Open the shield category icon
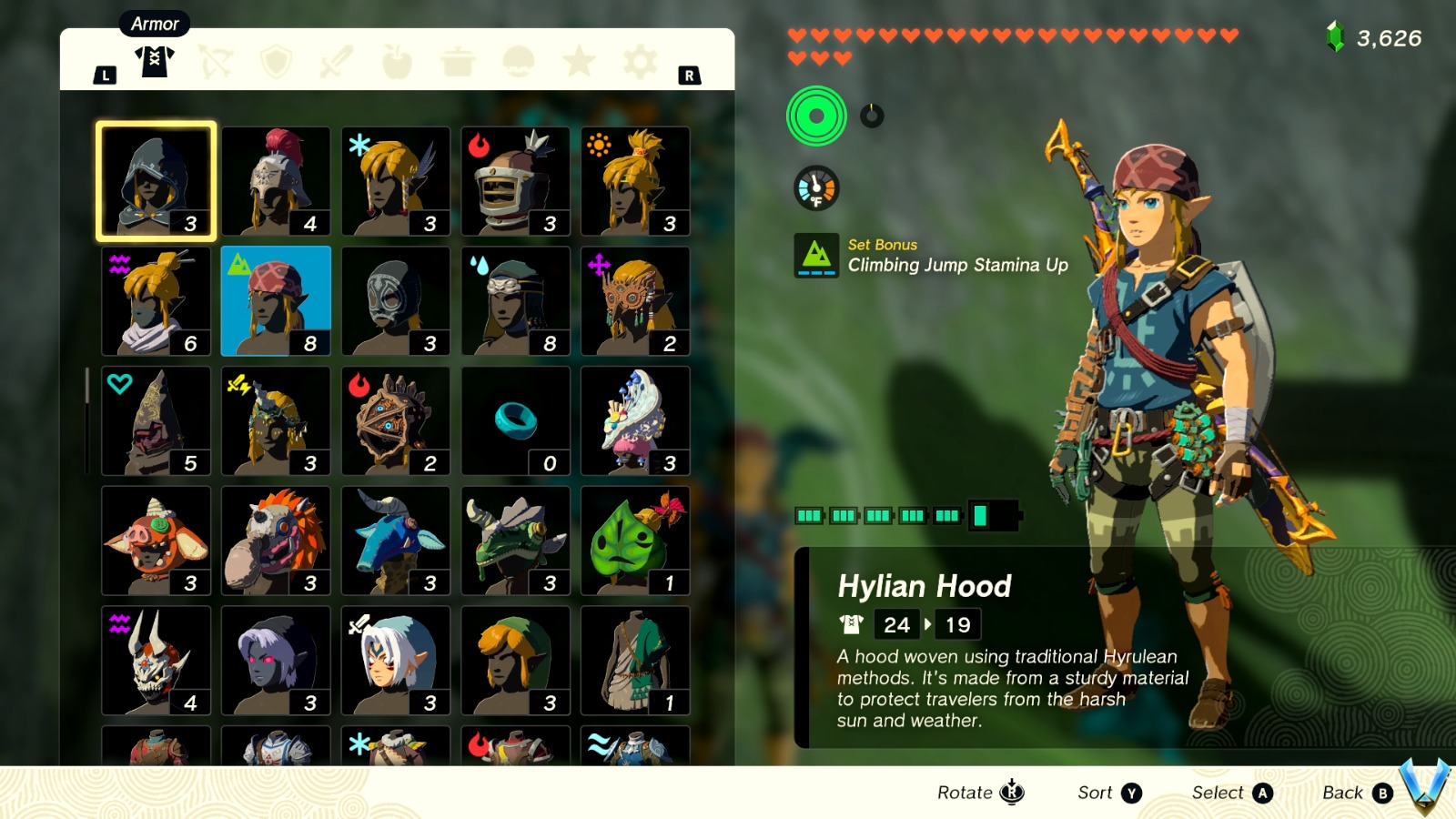 (276, 60)
